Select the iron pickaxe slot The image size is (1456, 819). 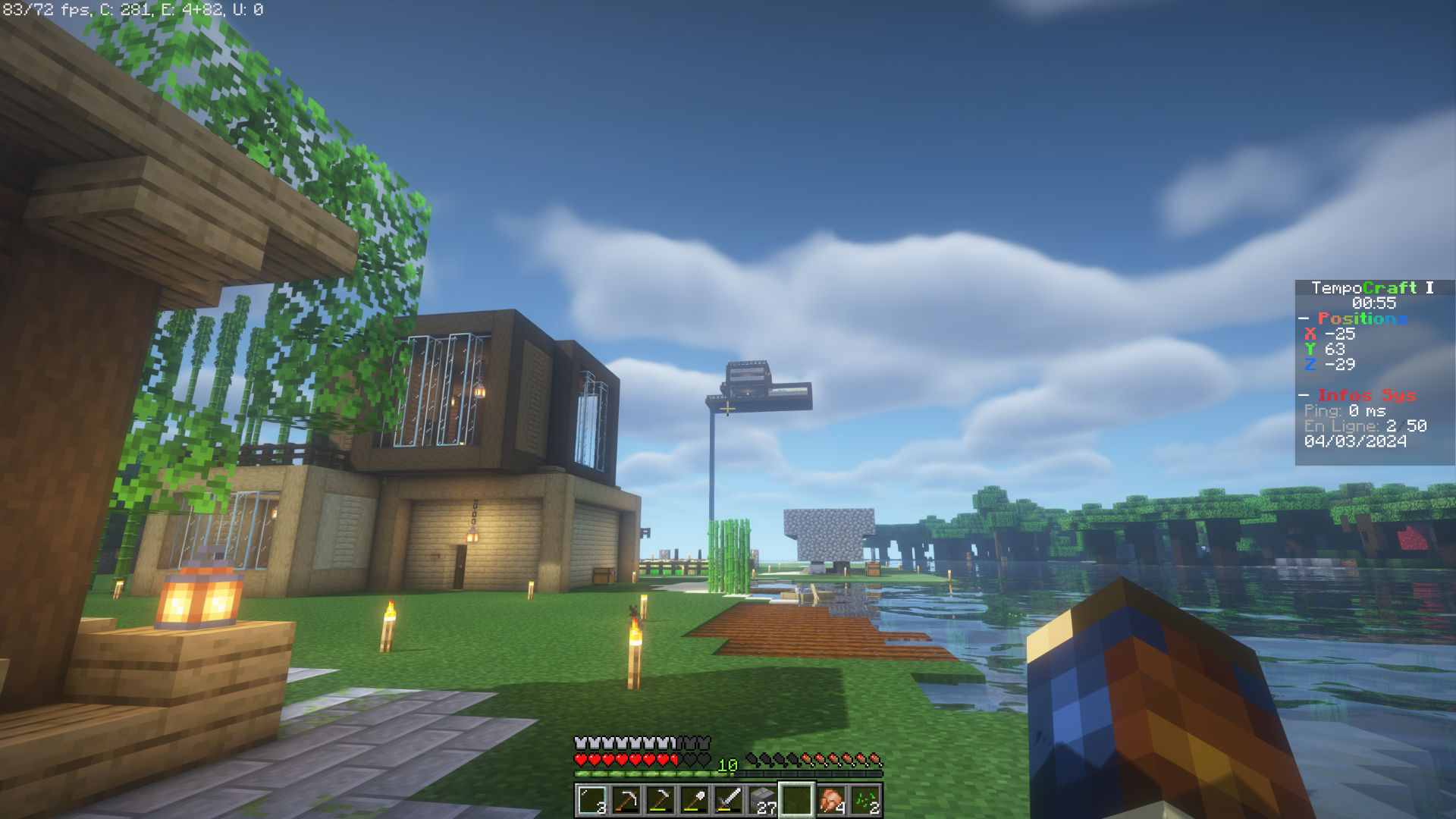pyautogui.click(x=626, y=800)
